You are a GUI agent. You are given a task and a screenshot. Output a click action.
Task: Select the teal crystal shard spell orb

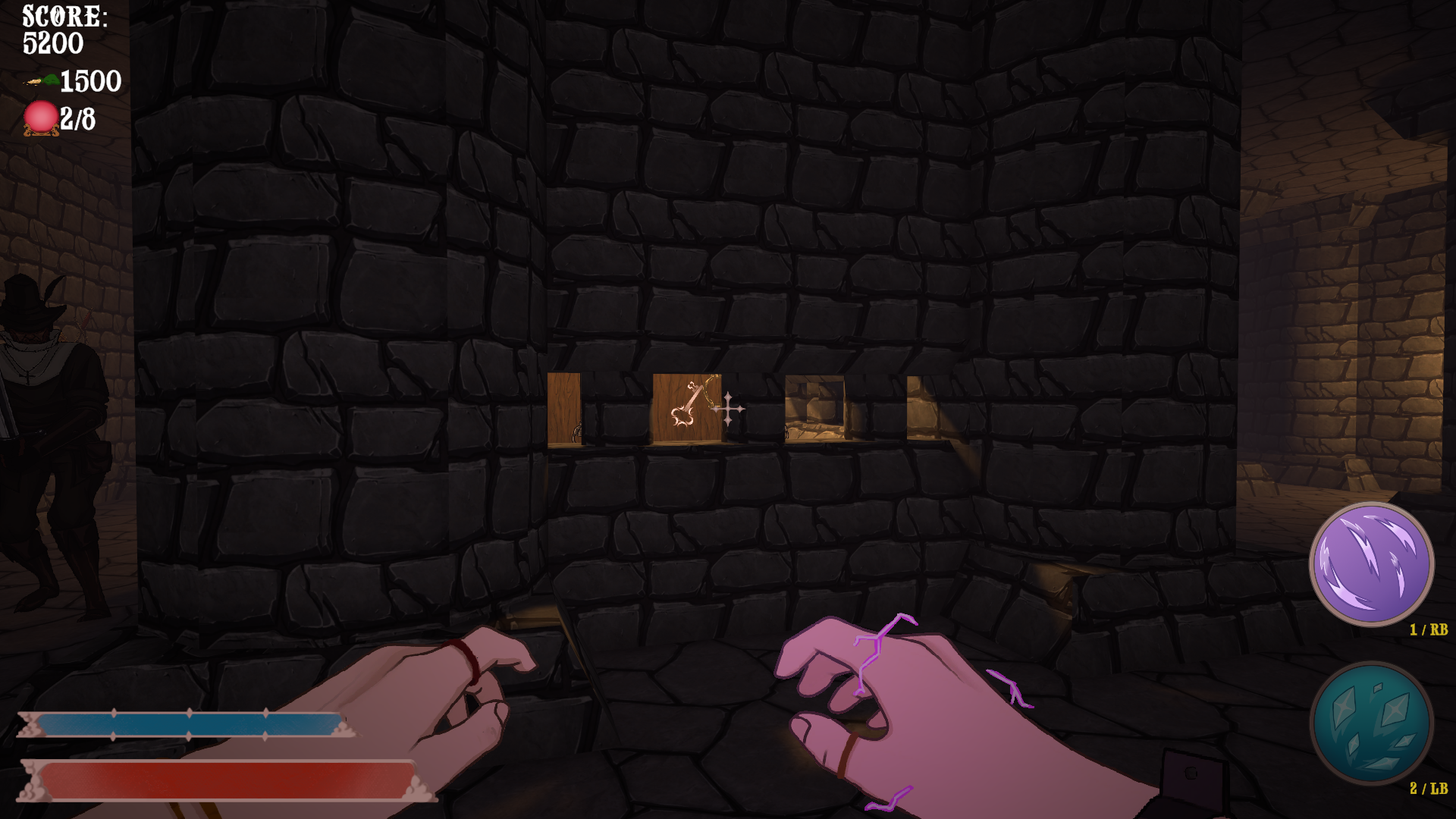pos(1371,723)
